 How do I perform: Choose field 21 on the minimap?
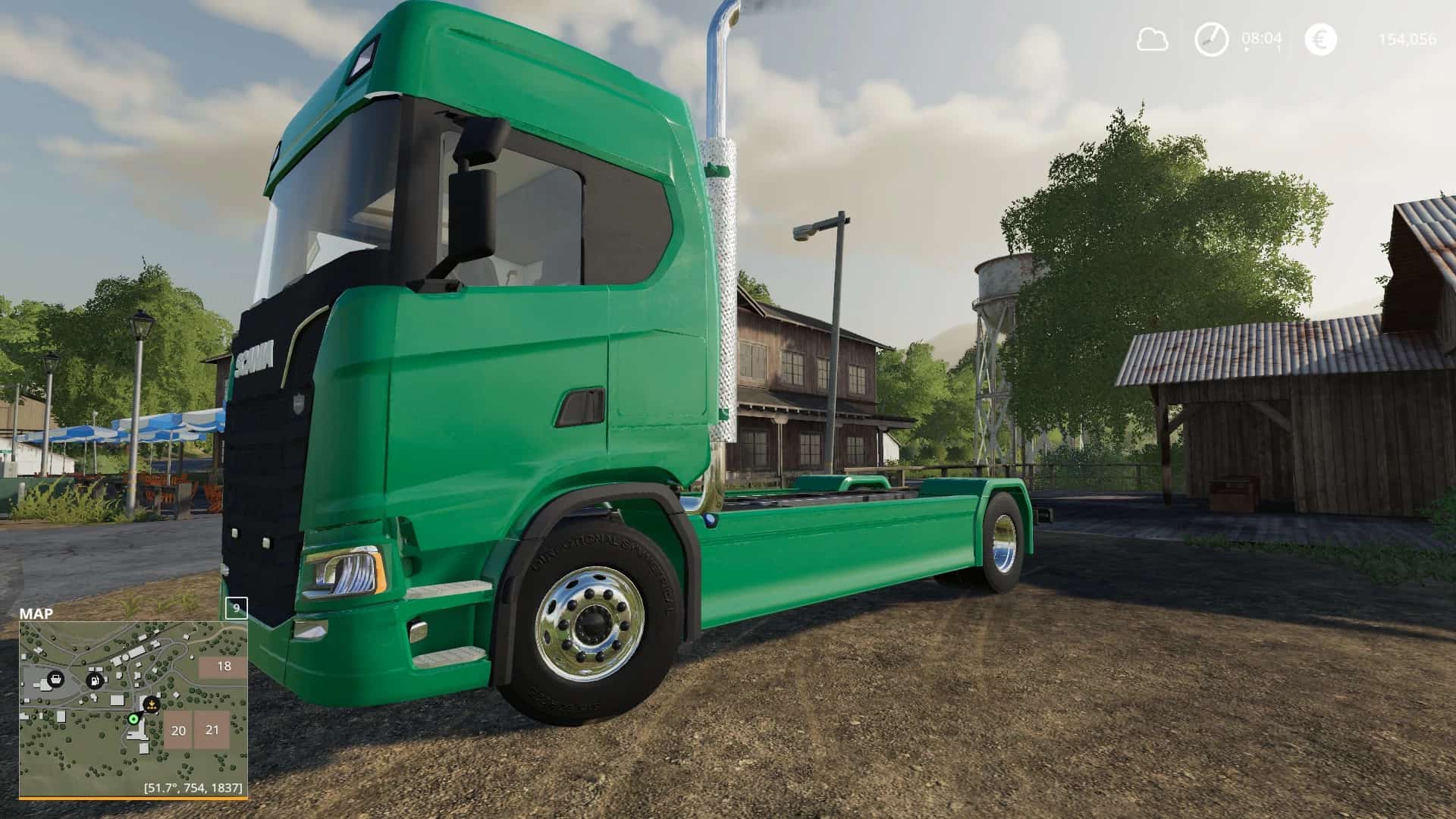(x=212, y=730)
